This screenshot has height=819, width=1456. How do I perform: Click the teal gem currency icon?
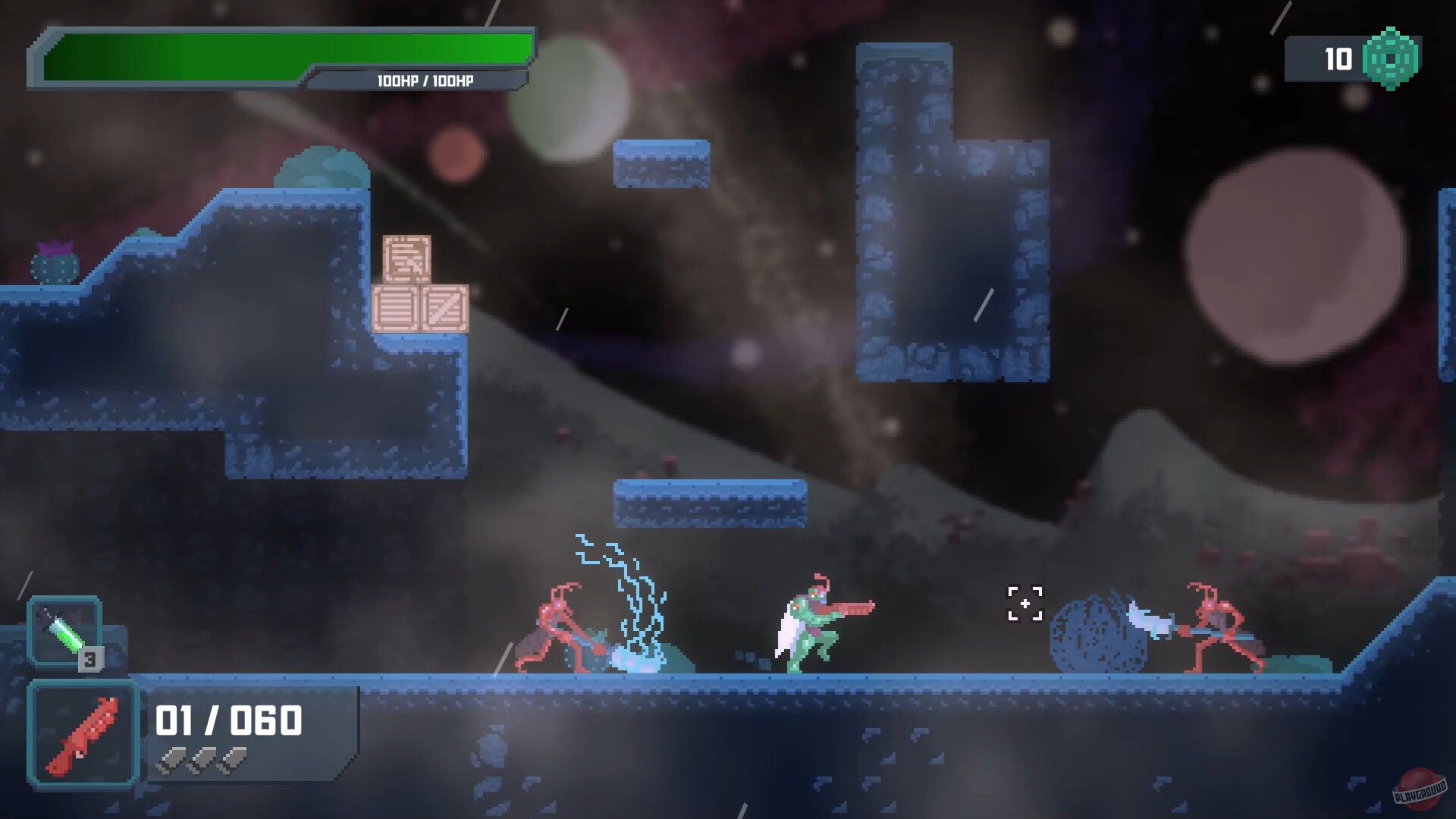pos(1389,57)
